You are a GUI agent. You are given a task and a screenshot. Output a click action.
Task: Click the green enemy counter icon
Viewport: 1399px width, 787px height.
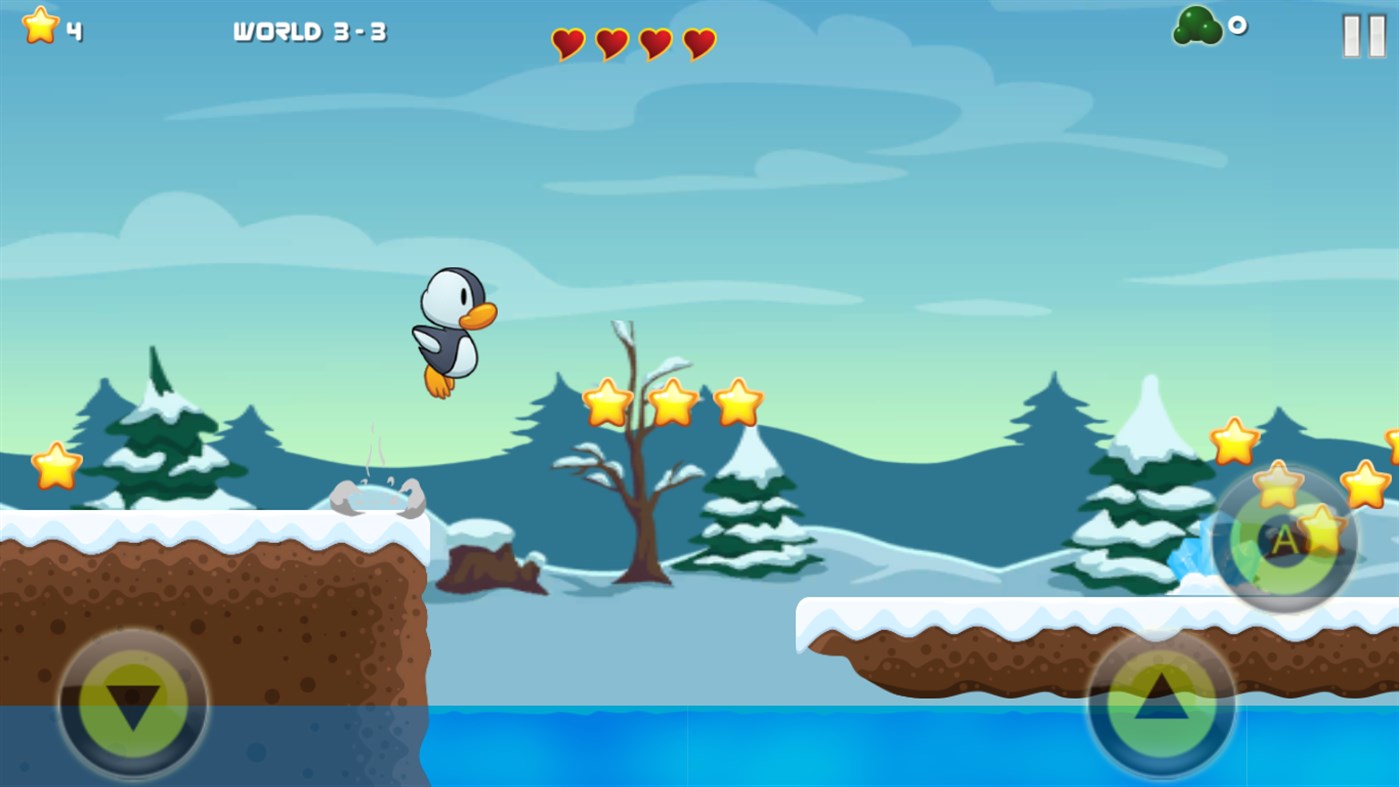point(1196,26)
